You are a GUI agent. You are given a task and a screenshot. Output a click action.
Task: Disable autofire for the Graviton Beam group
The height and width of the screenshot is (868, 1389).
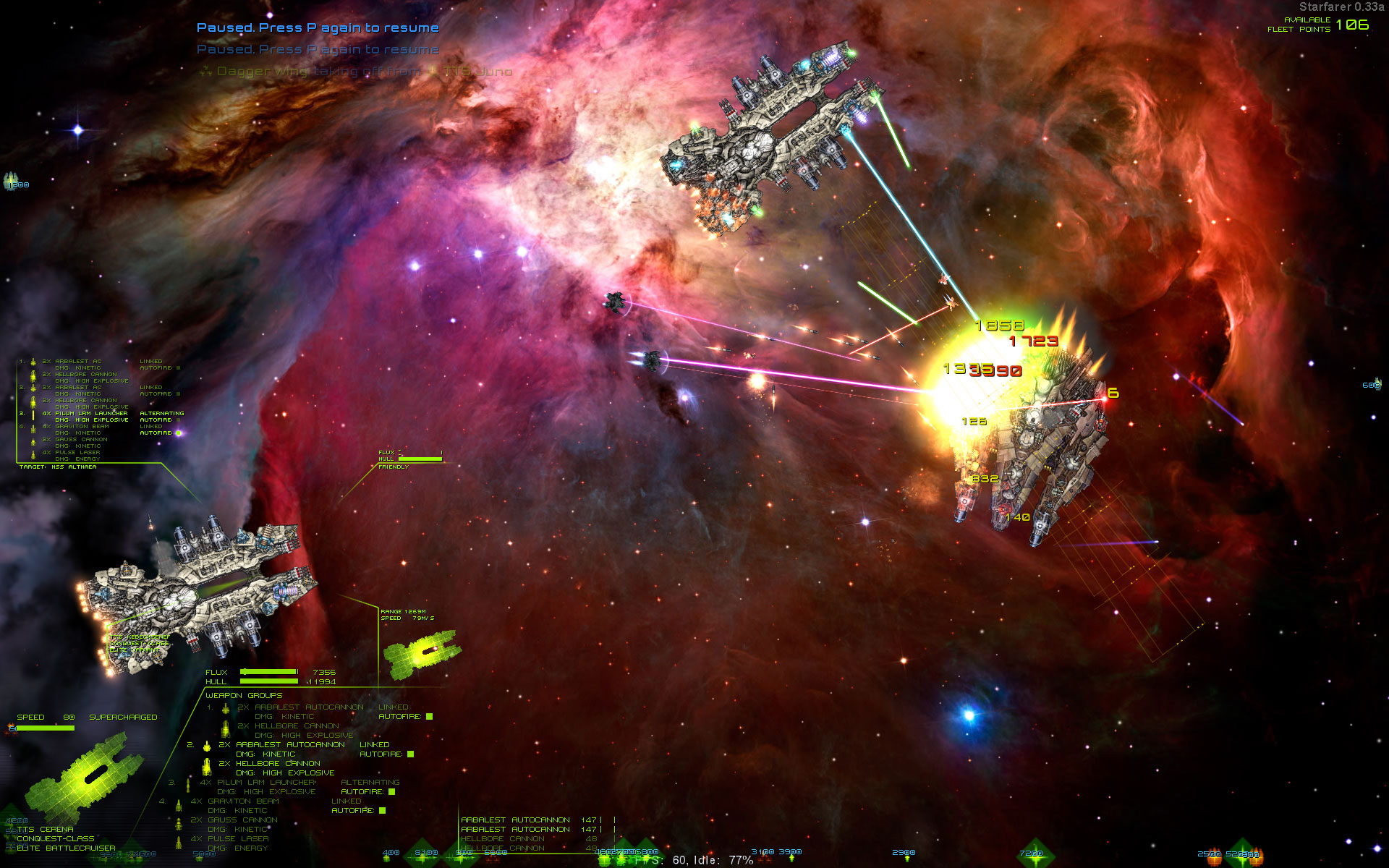tap(381, 809)
